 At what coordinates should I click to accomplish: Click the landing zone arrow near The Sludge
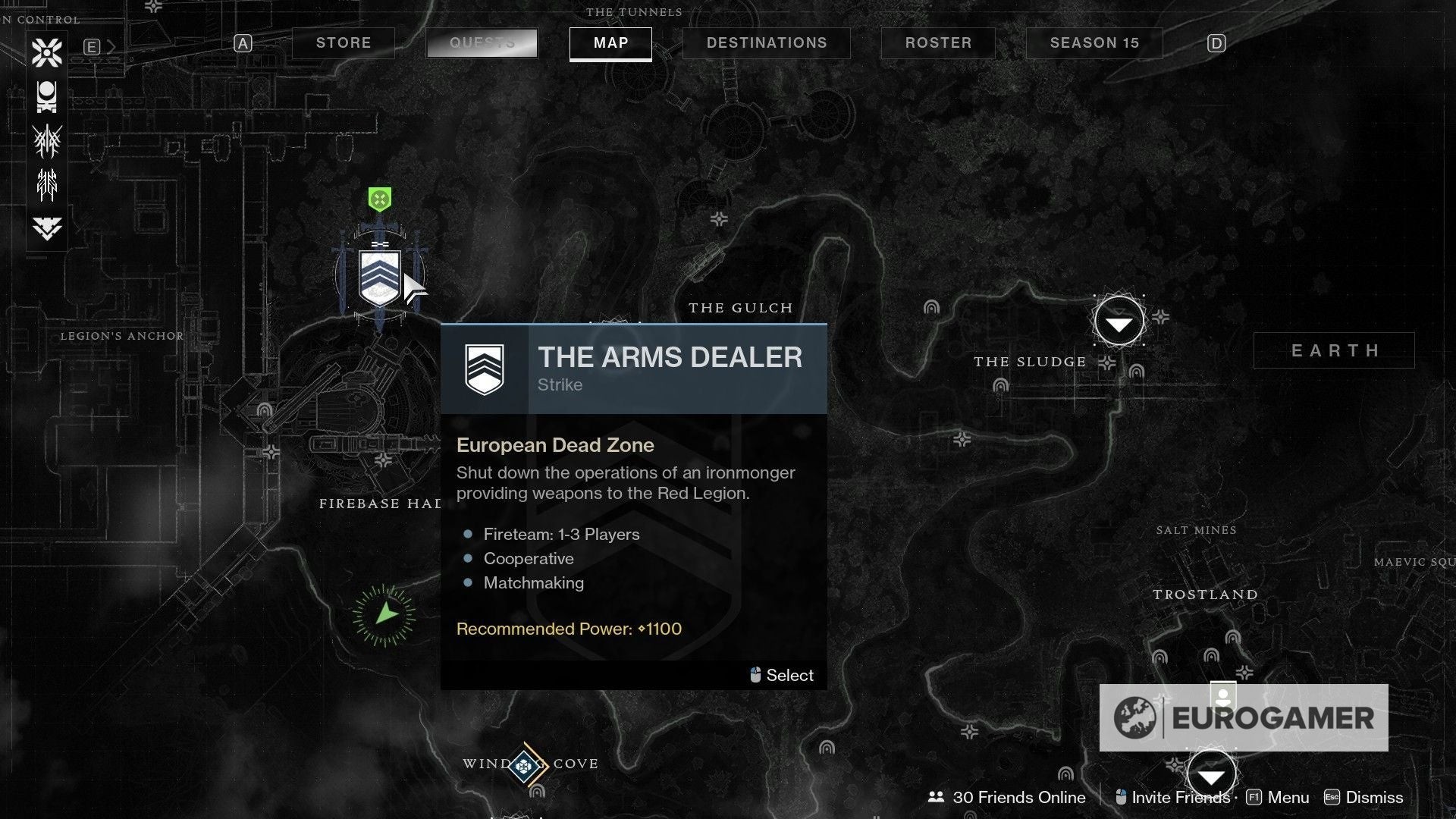pyautogui.click(x=1119, y=321)
